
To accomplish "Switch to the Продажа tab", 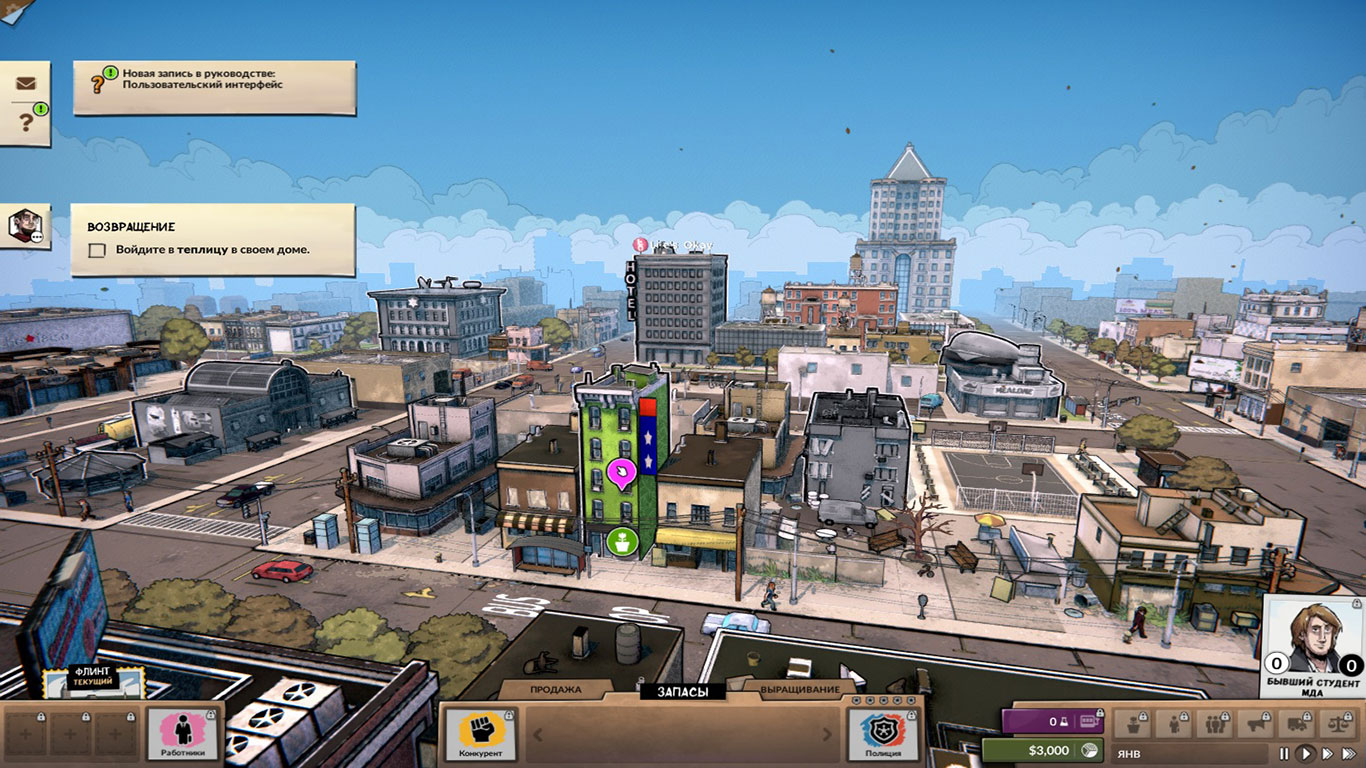I will pos(556,690).
